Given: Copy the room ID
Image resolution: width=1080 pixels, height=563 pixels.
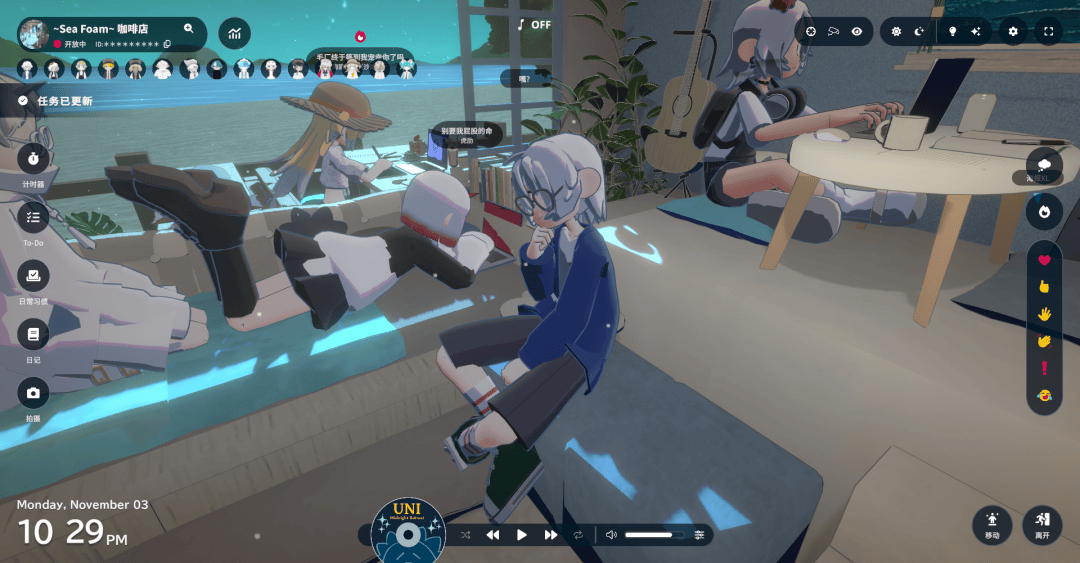Looking at the screenshot, I should click(x=167, y=44).
